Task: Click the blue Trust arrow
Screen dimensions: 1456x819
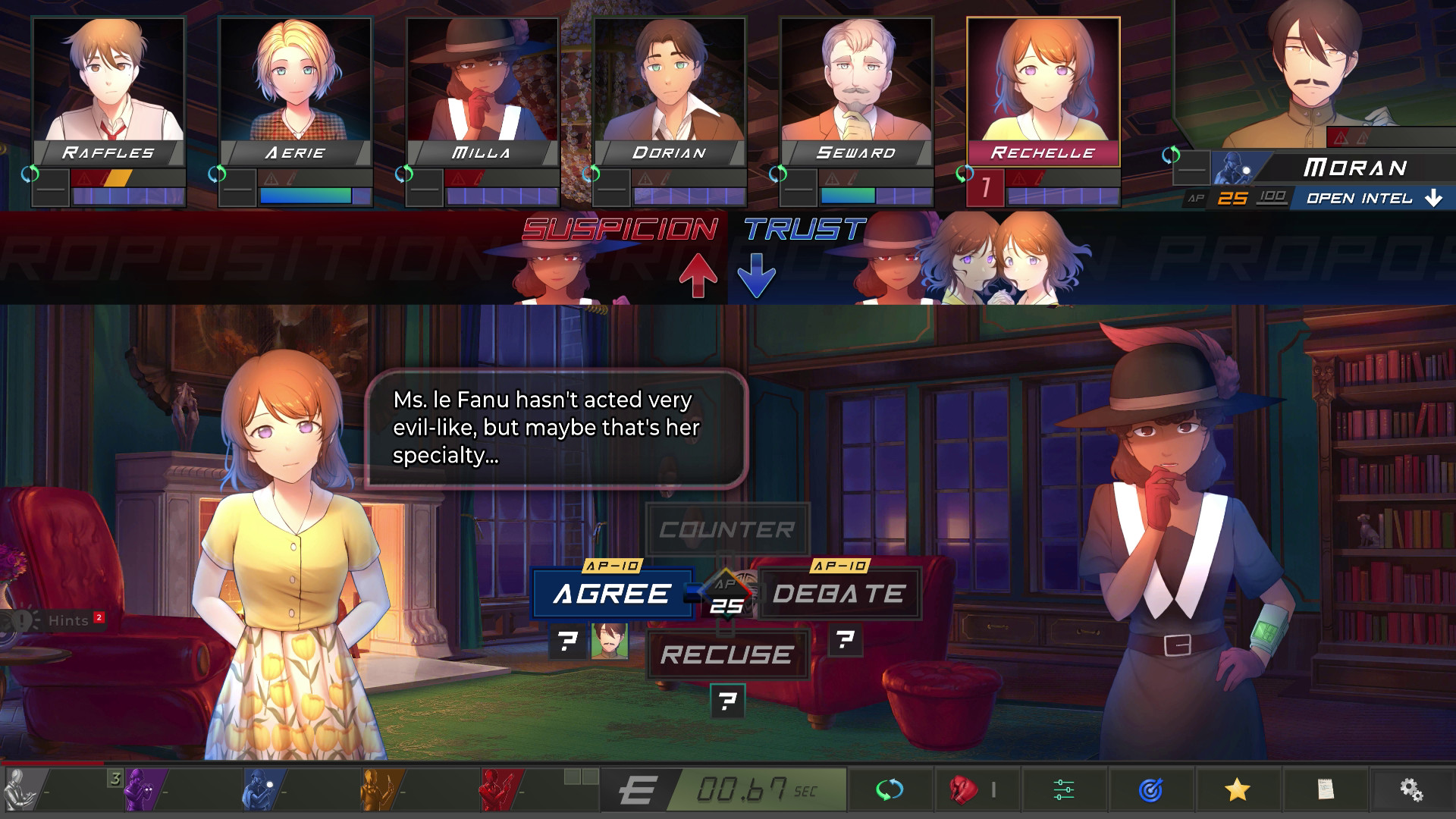Action: (x=756, y=276)
